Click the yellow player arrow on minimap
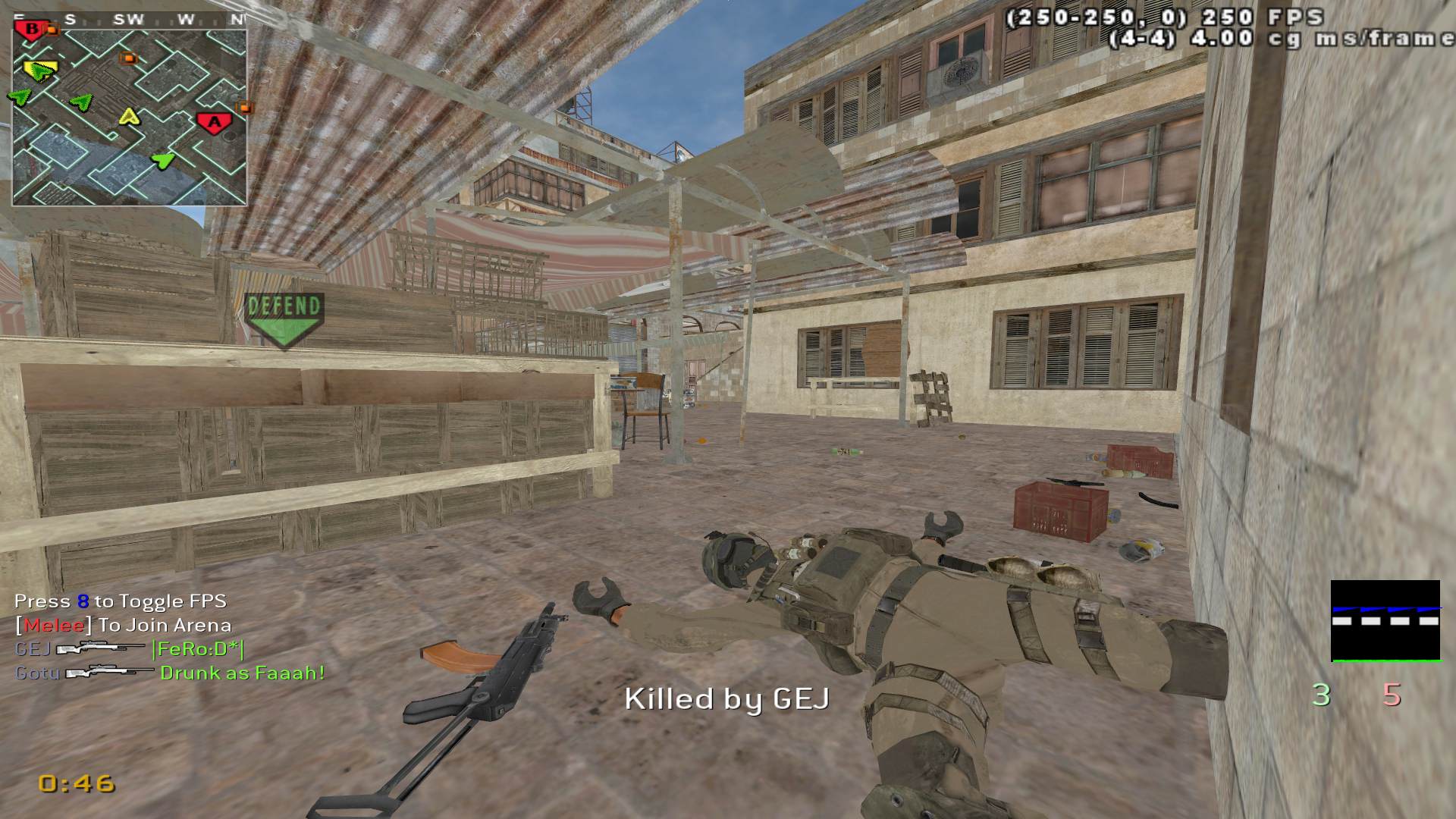 point(130,117)
